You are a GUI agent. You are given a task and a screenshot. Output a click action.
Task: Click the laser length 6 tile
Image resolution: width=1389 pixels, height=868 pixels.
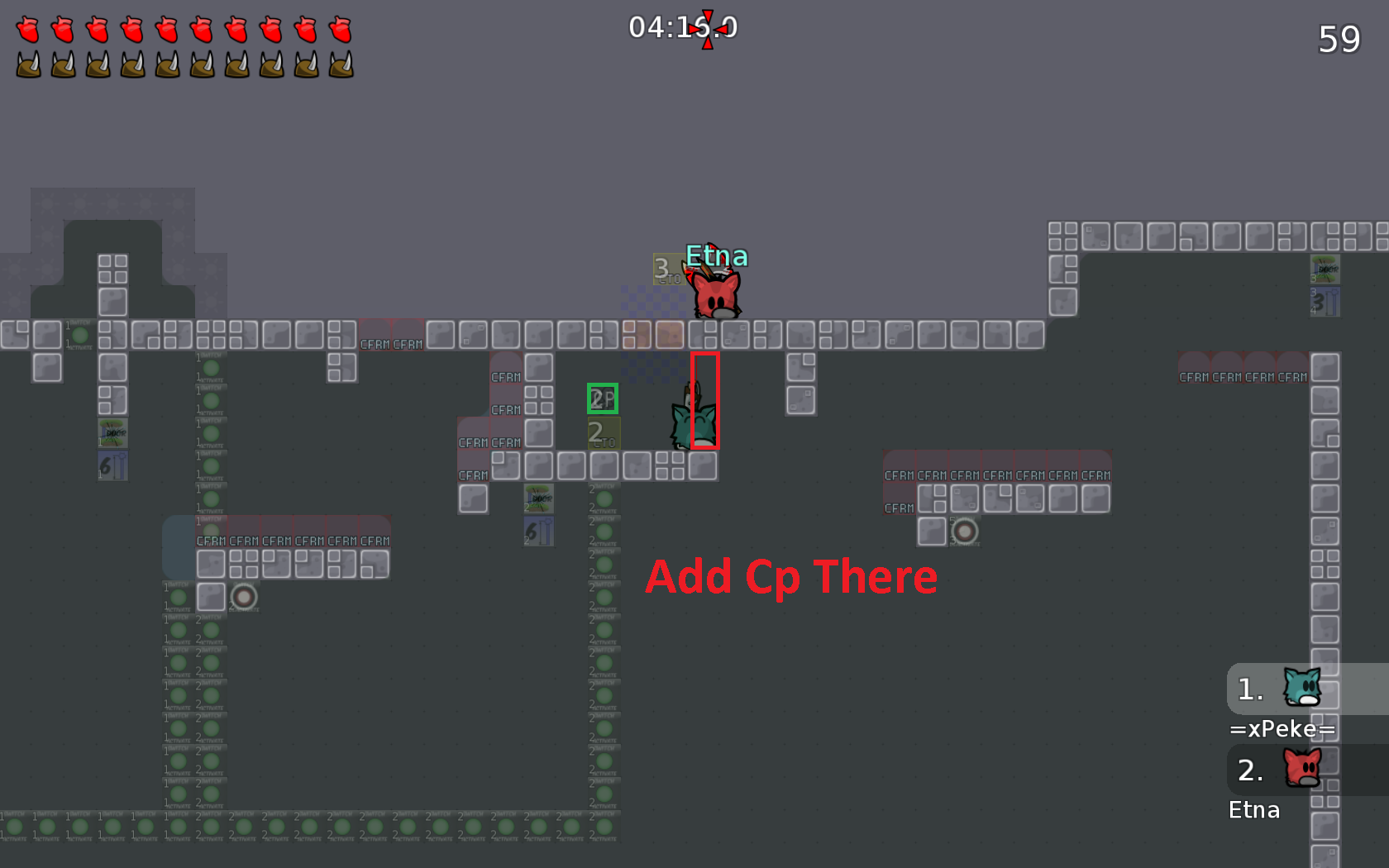pyautogui.click(x=538, y=532)
